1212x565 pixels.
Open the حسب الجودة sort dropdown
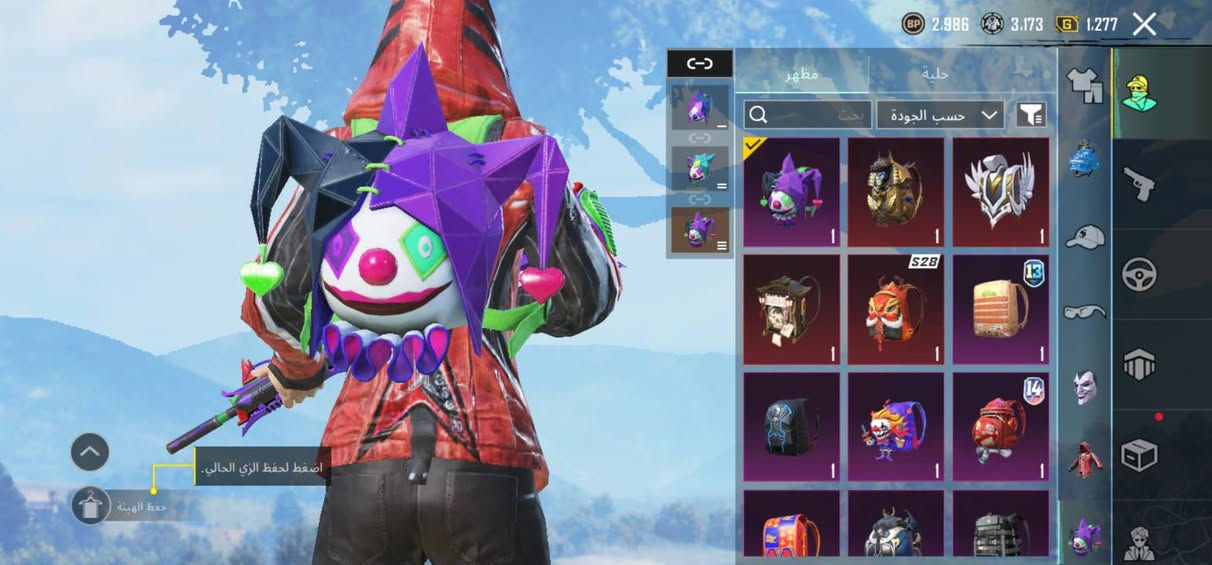939,115
